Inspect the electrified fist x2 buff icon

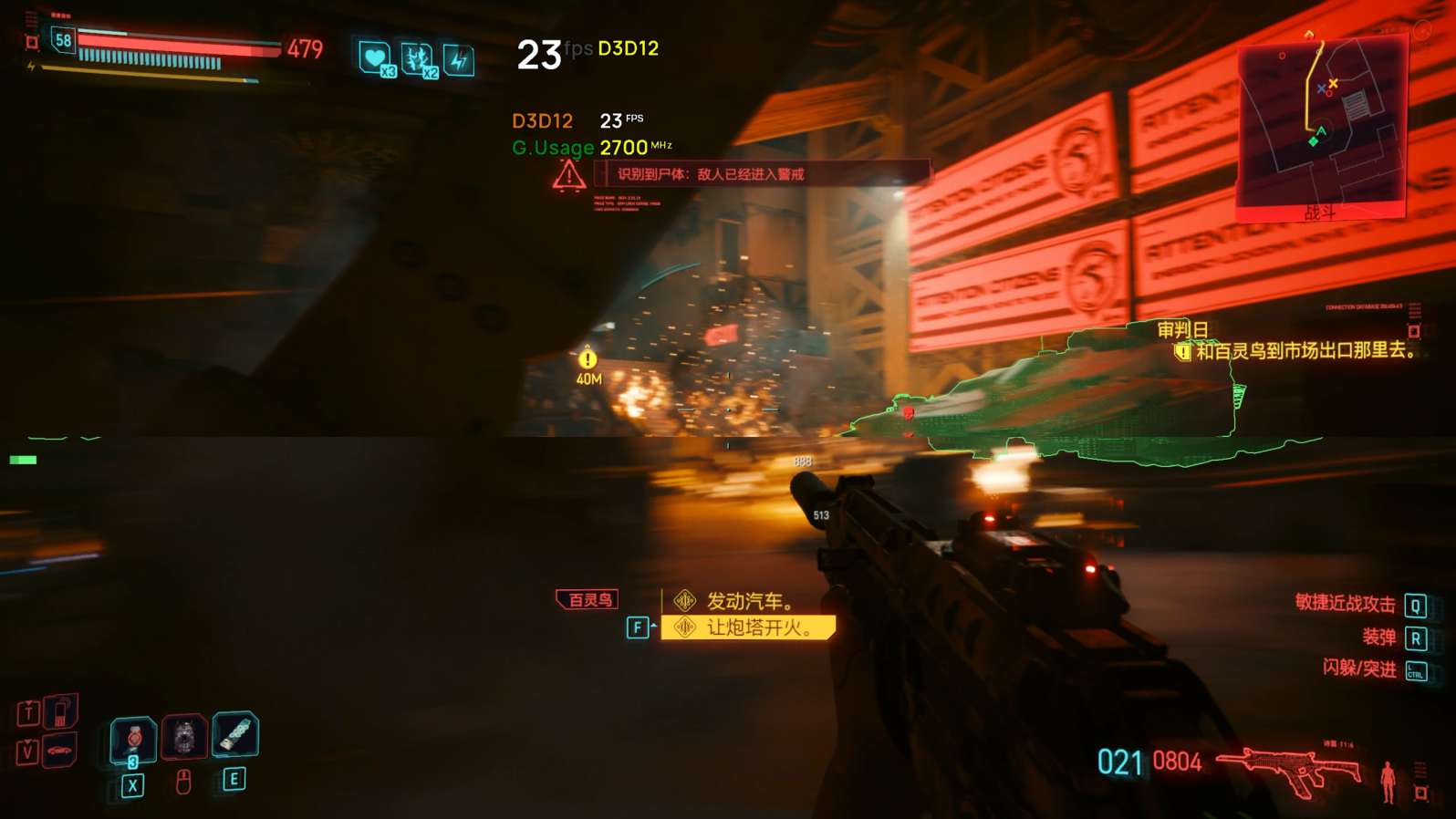click(x=418, y=59)
